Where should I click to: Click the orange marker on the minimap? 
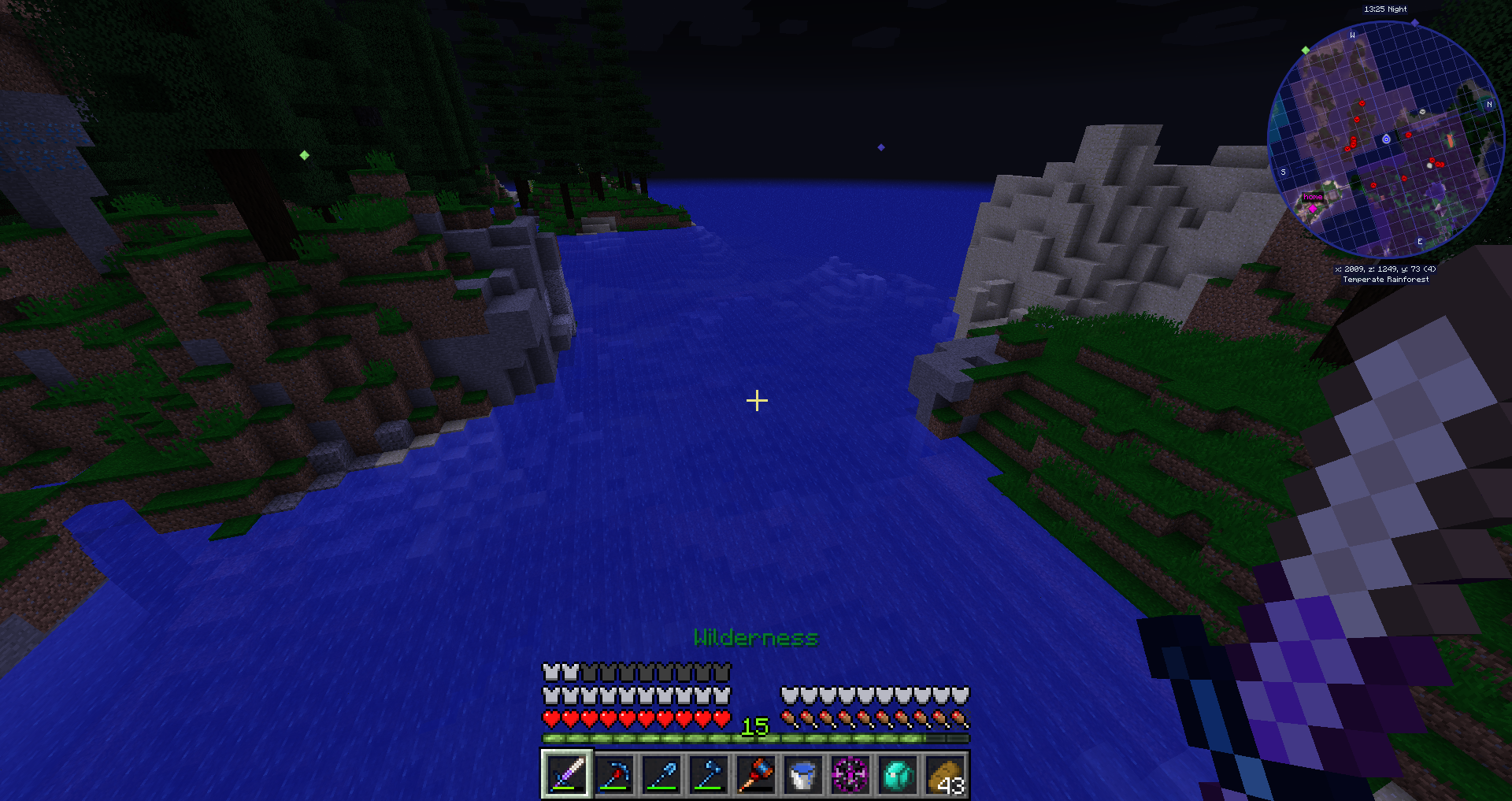tap(1450, 140)
